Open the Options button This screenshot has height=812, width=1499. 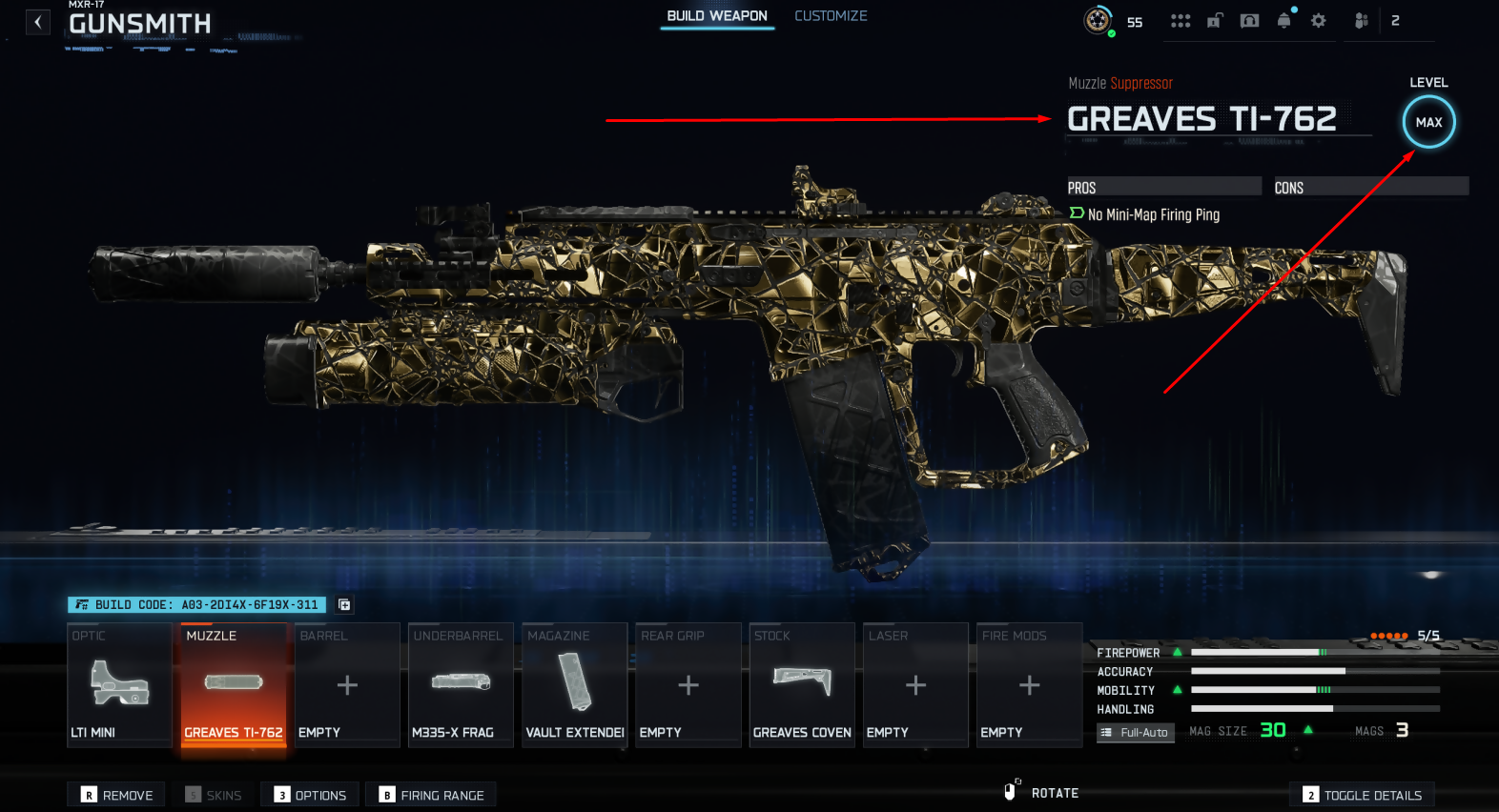311,795
